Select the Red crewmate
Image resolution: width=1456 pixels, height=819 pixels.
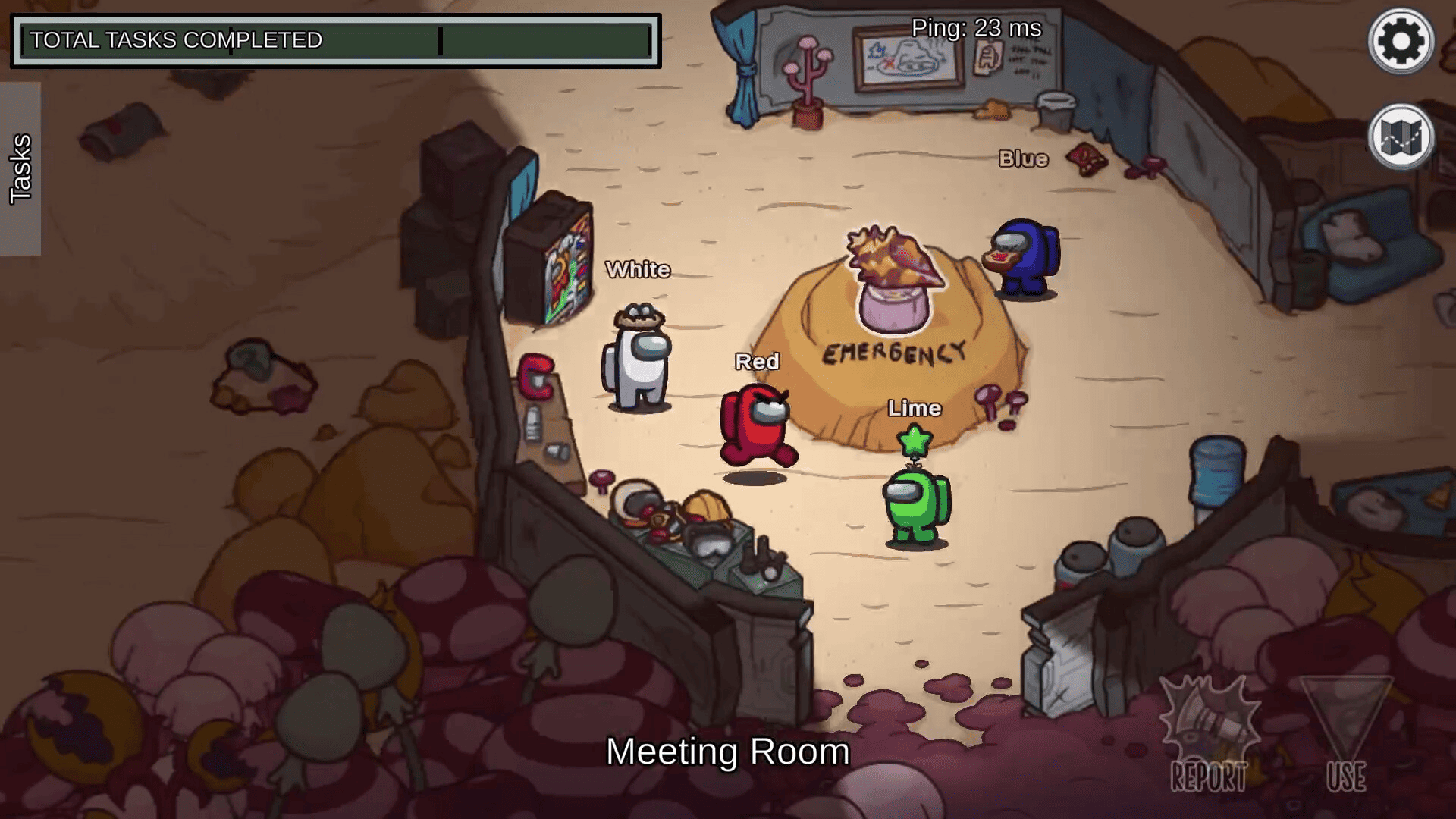pos(757,425)
